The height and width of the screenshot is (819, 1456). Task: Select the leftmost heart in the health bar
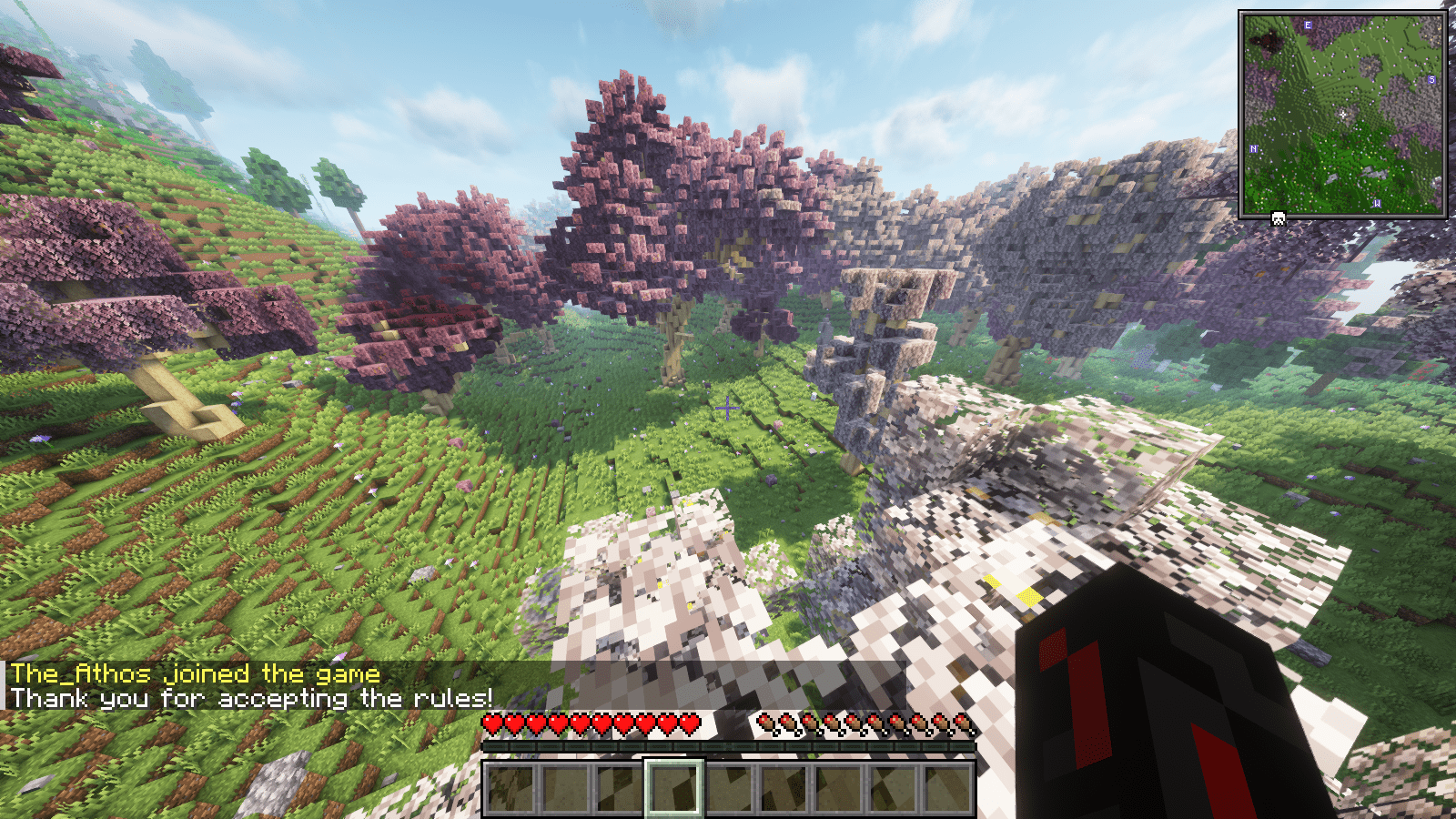tap(491, 723)
